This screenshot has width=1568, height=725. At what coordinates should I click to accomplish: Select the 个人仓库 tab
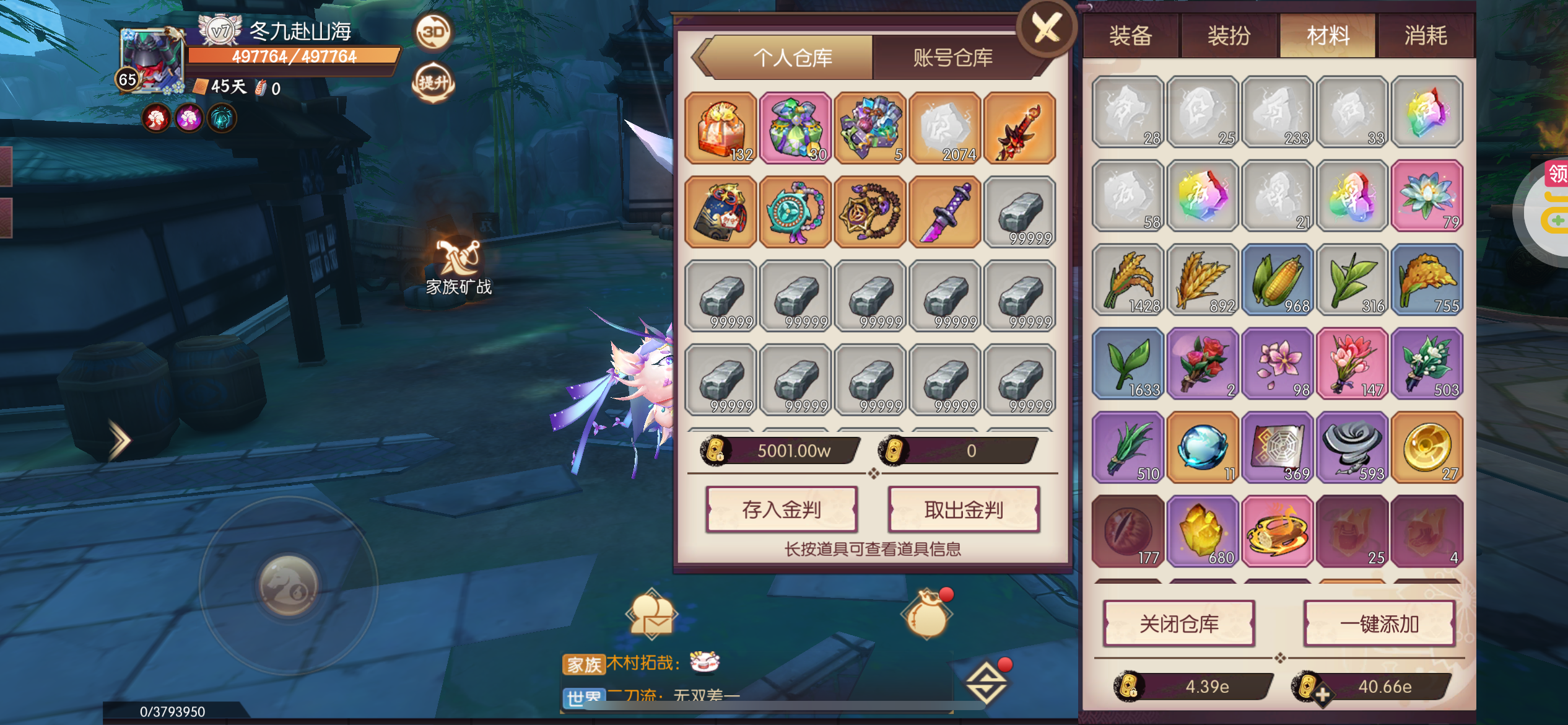[792, 58]
